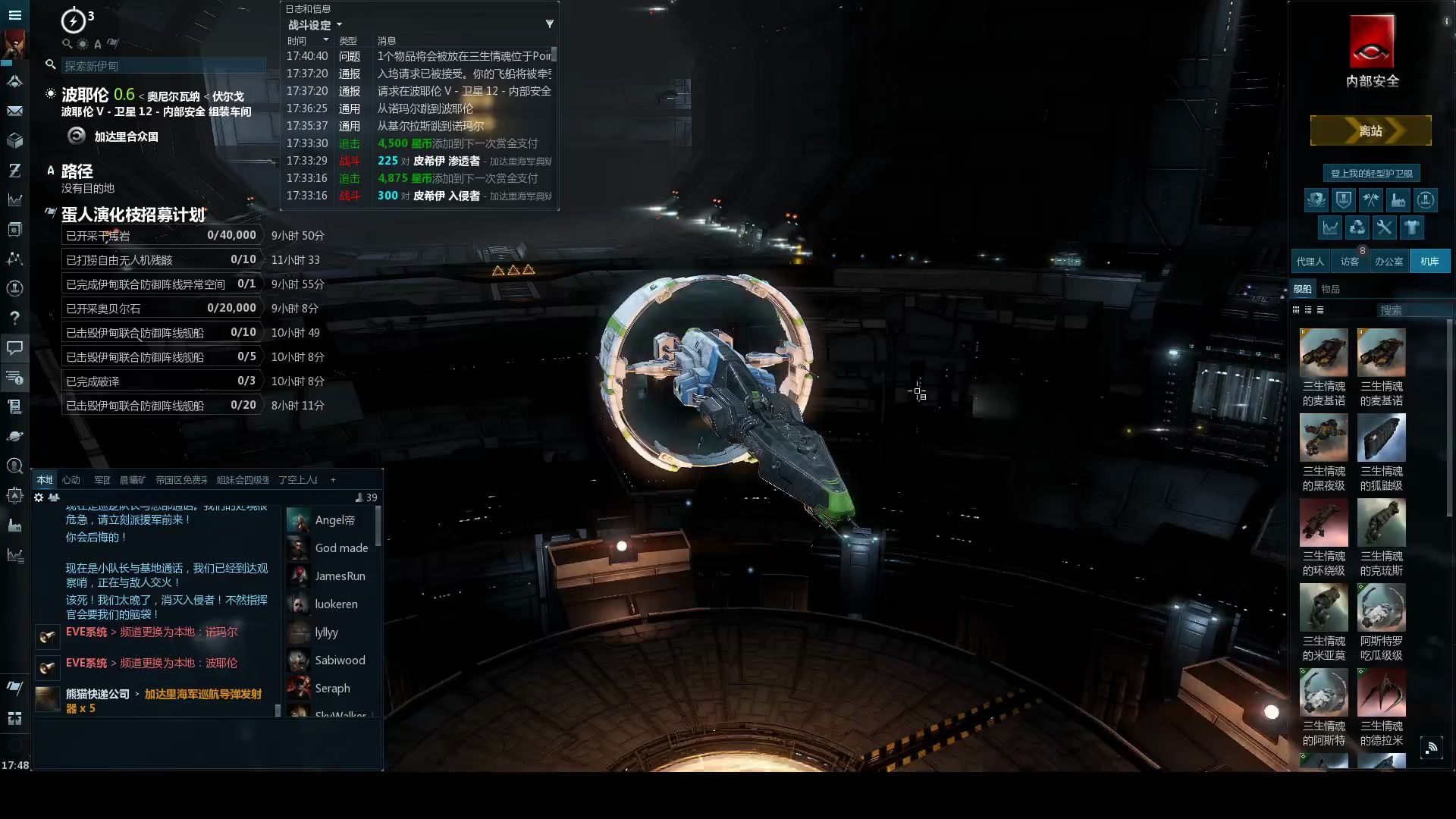Open the repair shop wrench-and-screwdriver icon
1456x819 pixels.
(x=1384, y=227)
